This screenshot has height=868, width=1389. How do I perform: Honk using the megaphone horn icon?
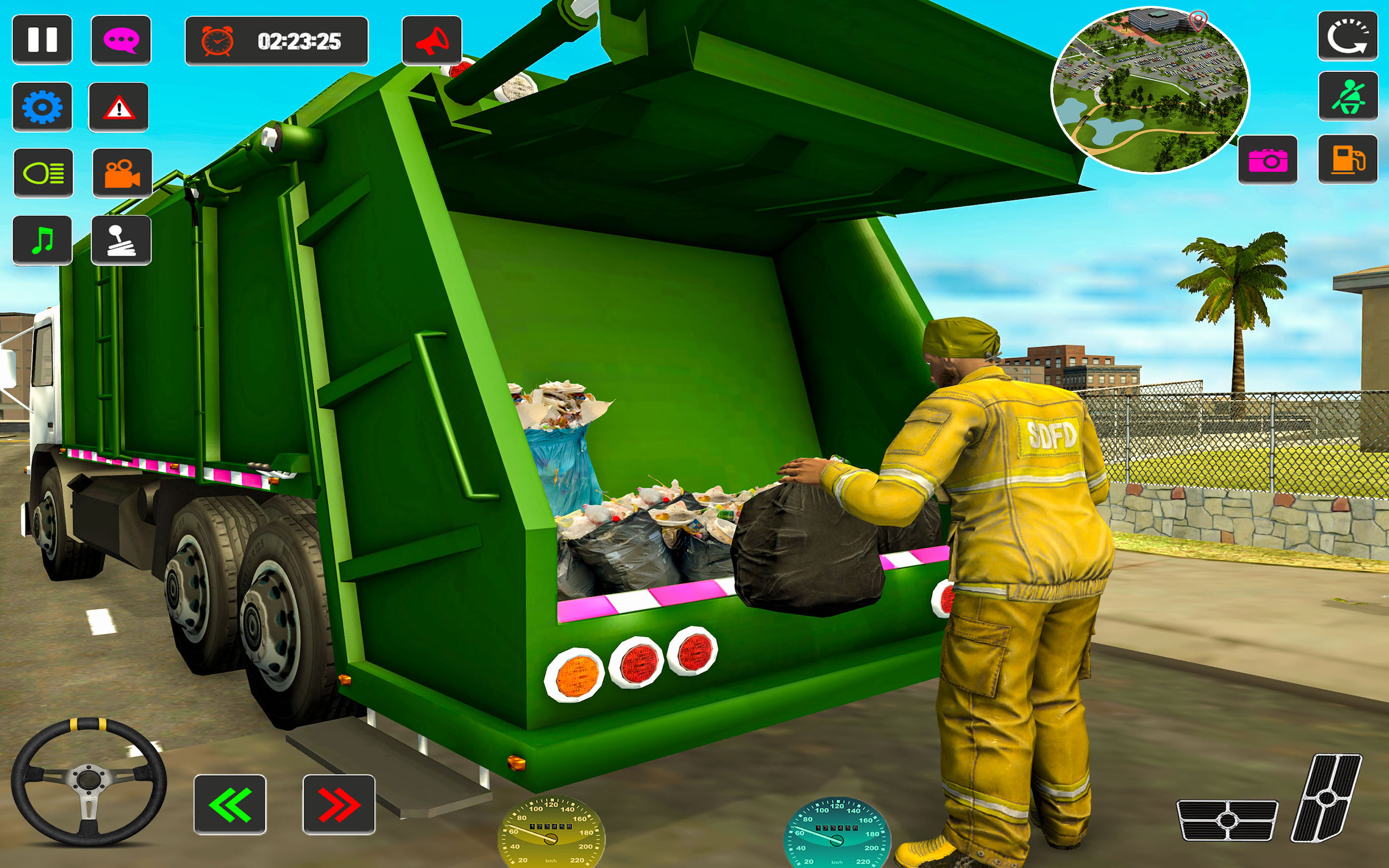[x=434, y=40]
